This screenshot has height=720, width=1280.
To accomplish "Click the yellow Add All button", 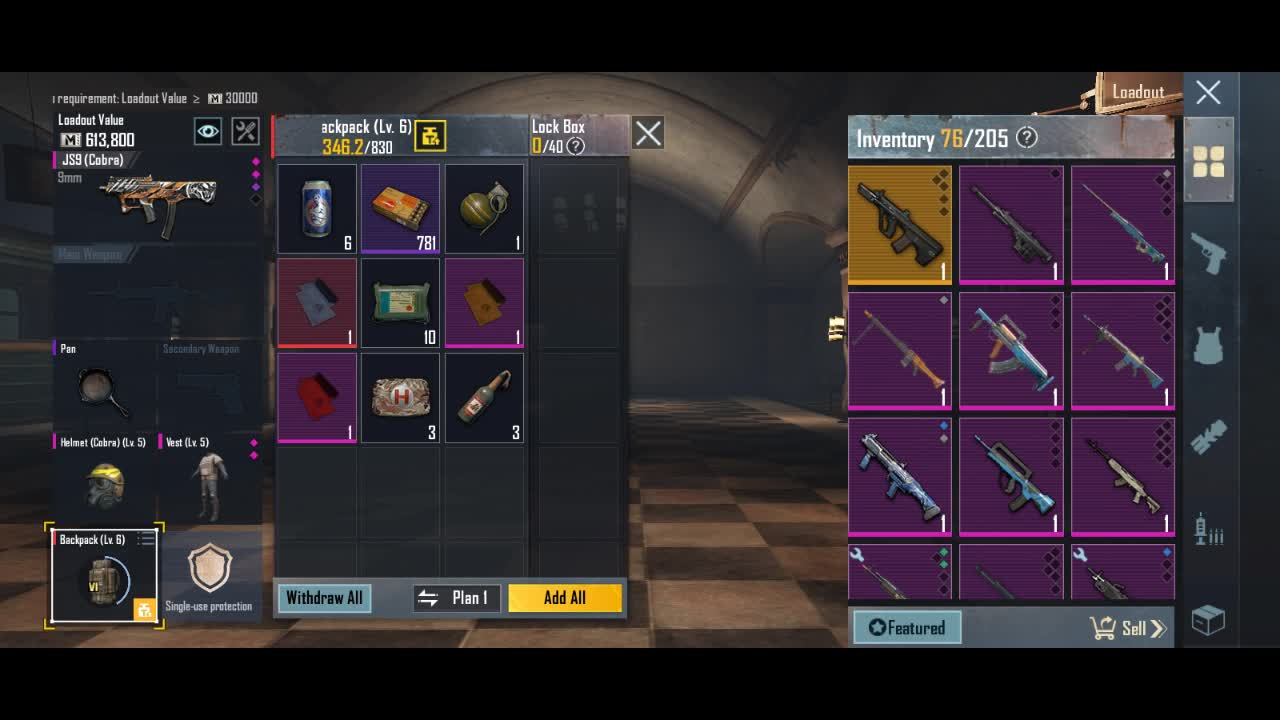I will point(565,598).
